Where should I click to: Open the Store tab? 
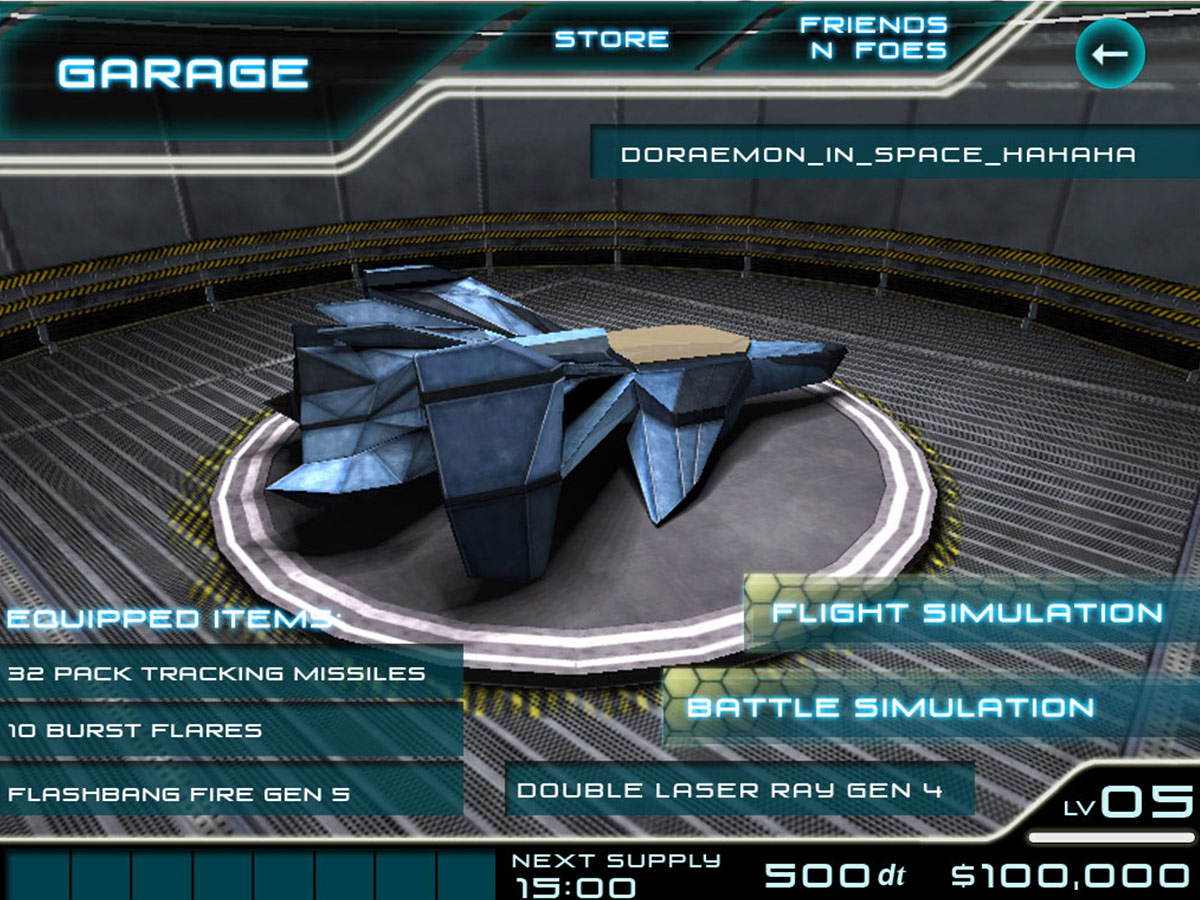coord(611,39)
